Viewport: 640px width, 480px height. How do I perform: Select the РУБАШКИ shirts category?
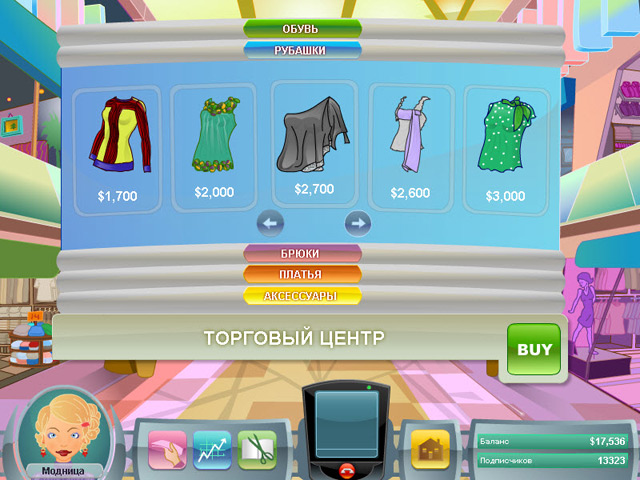[x=301, y=49]
